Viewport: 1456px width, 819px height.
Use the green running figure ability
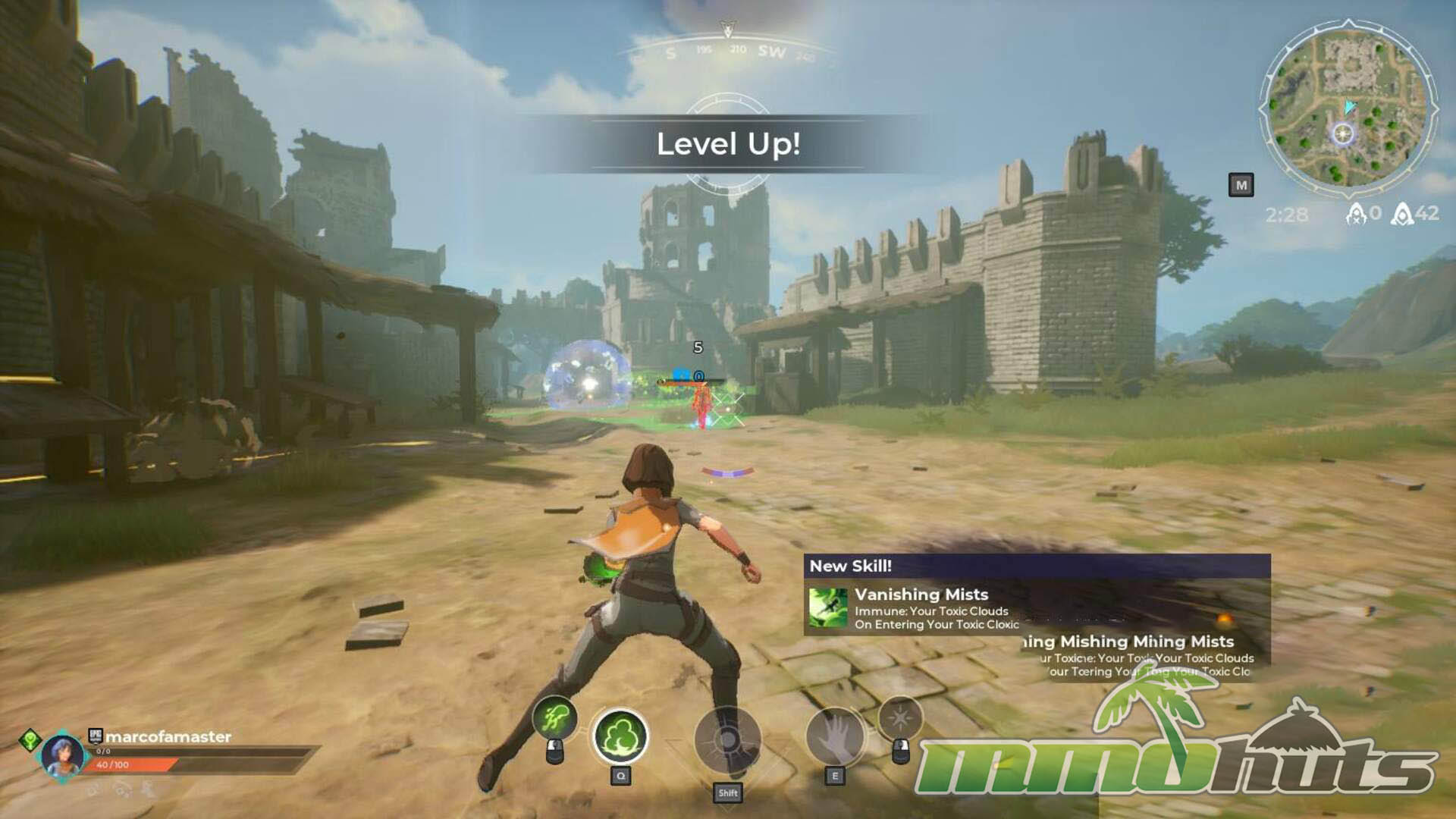click(554, 717)
